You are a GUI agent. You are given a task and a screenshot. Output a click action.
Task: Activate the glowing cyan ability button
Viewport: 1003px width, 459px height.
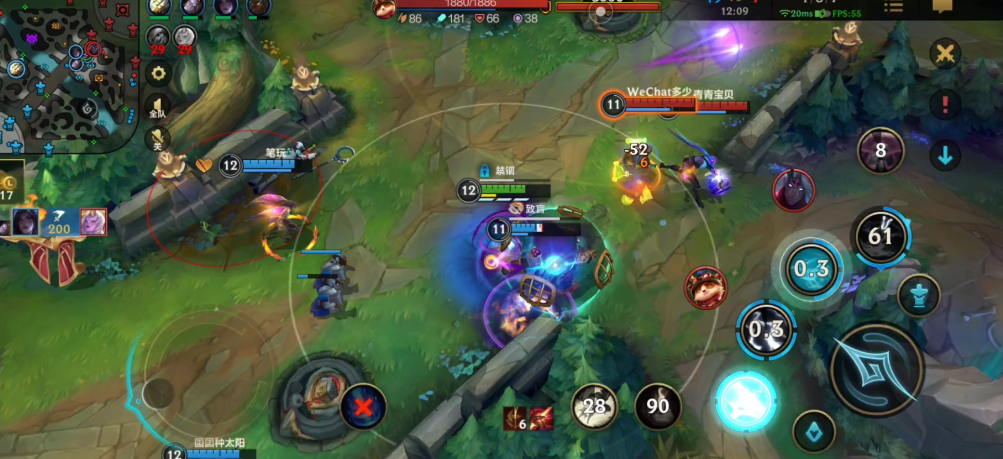coord(745,401)
